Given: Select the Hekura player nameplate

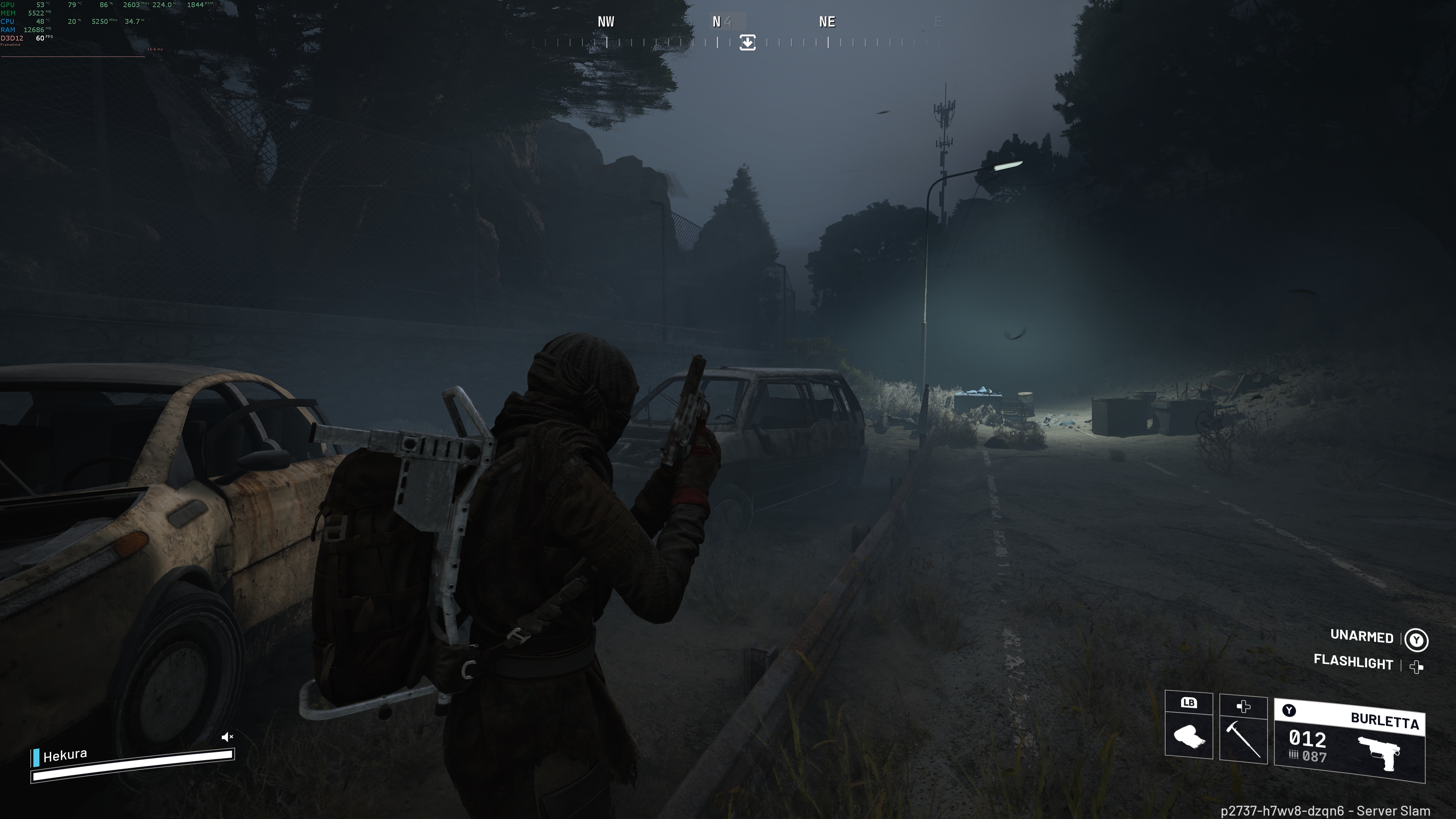Looking at the screenshot, I should click(66, 755).
